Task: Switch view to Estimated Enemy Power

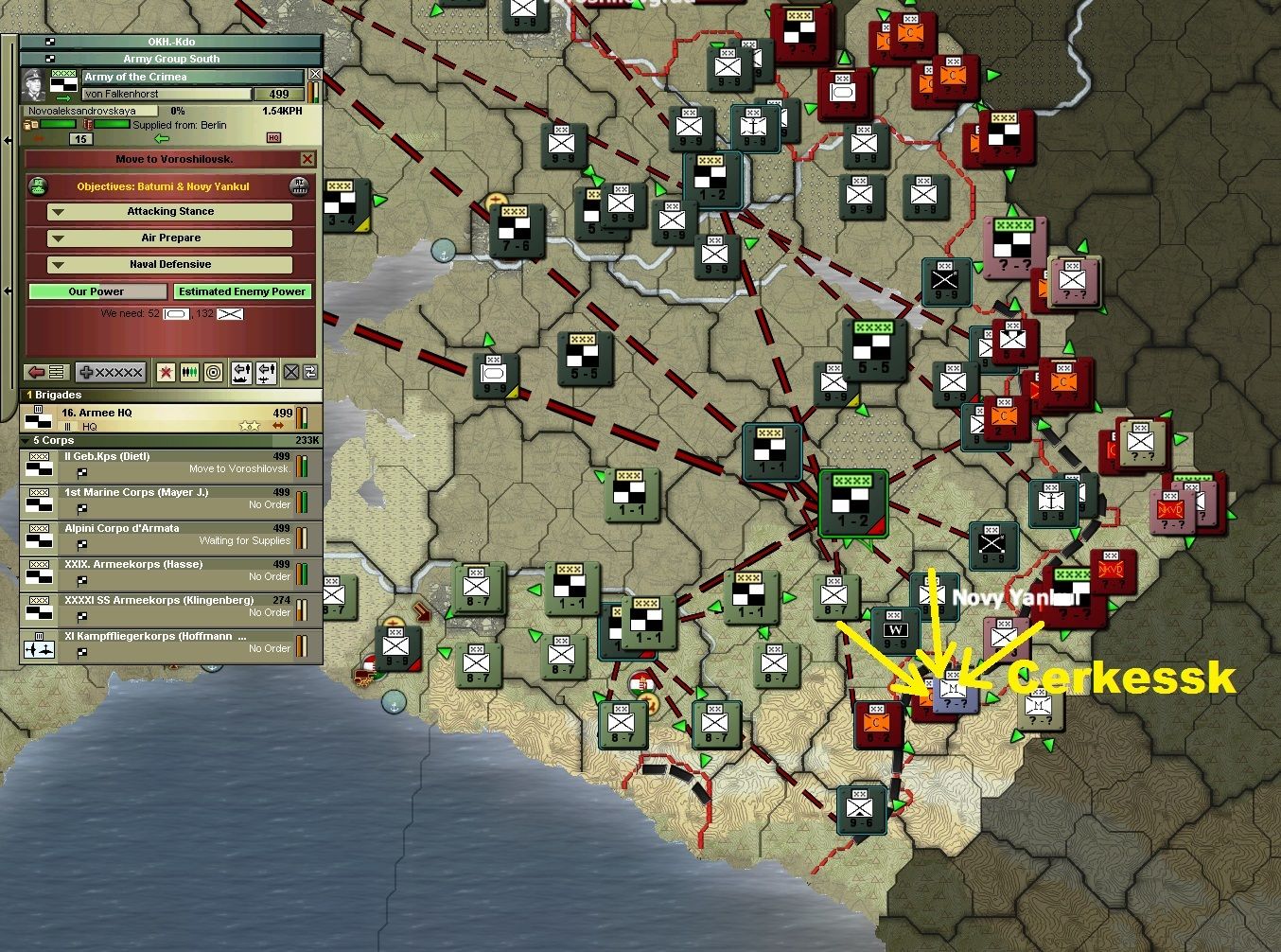Action: point(242,291)
